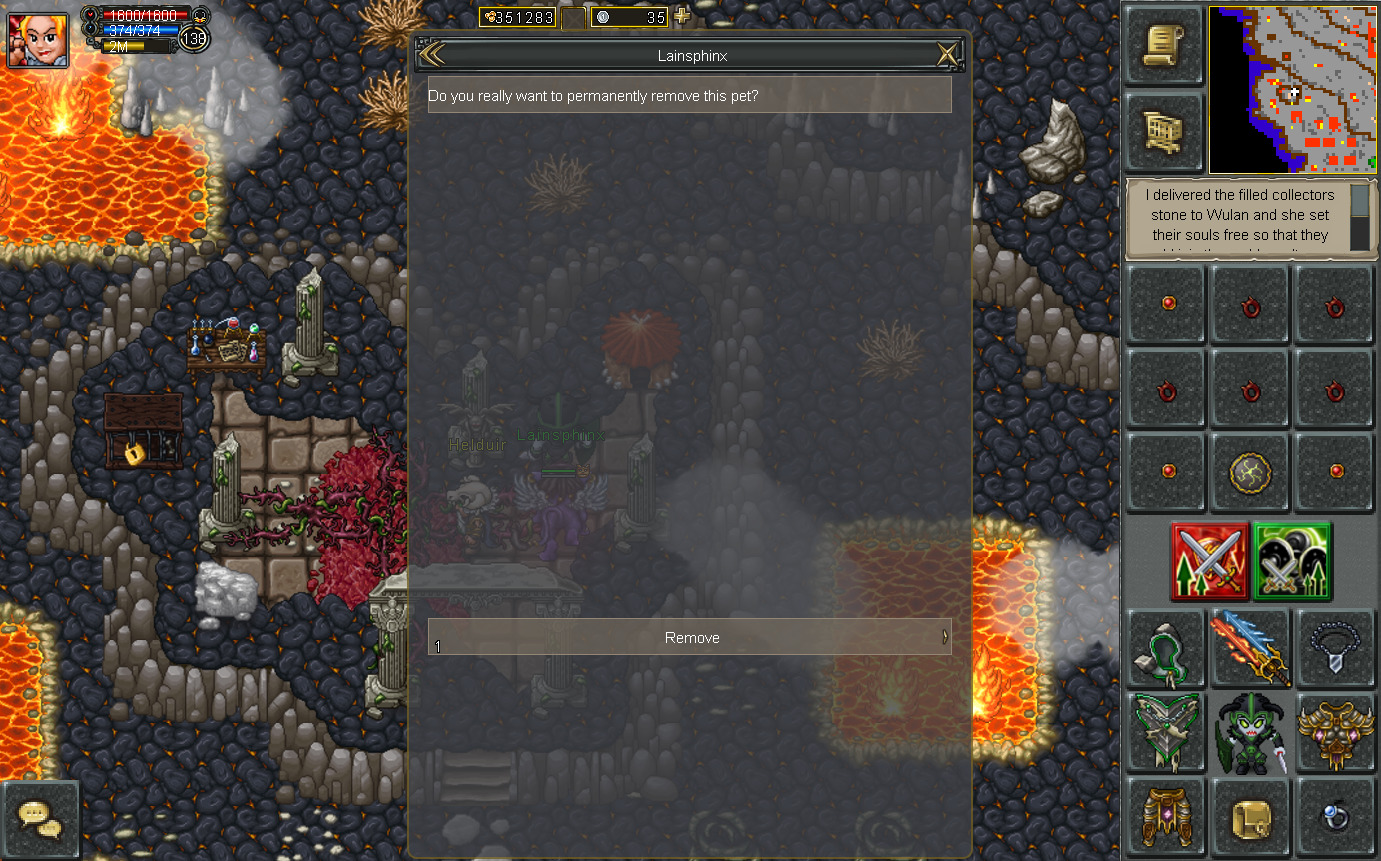Add more coins with the plus button
Screen dimensions: 1381x861
(682, 16)
